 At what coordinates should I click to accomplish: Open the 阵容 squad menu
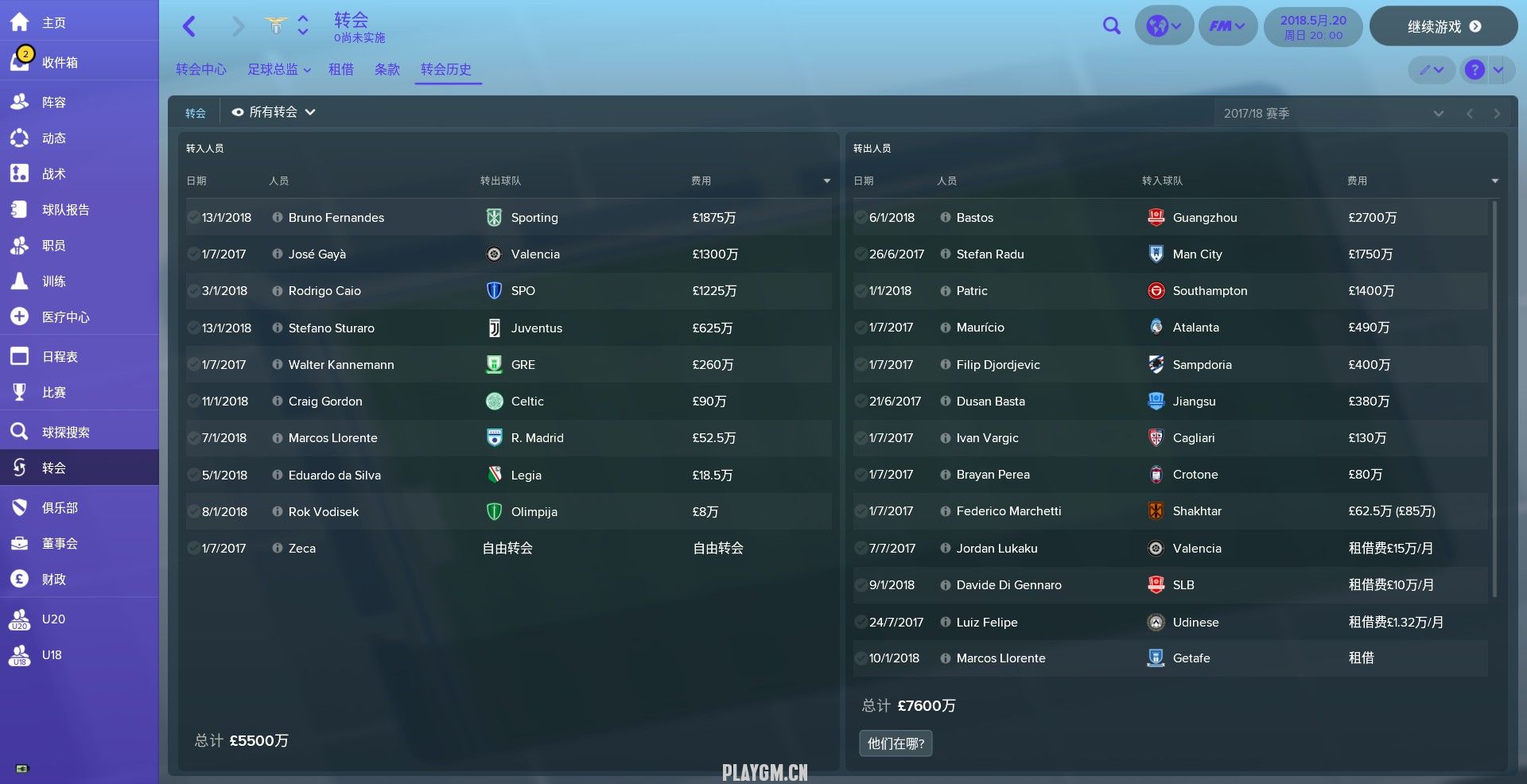[53, 102]
